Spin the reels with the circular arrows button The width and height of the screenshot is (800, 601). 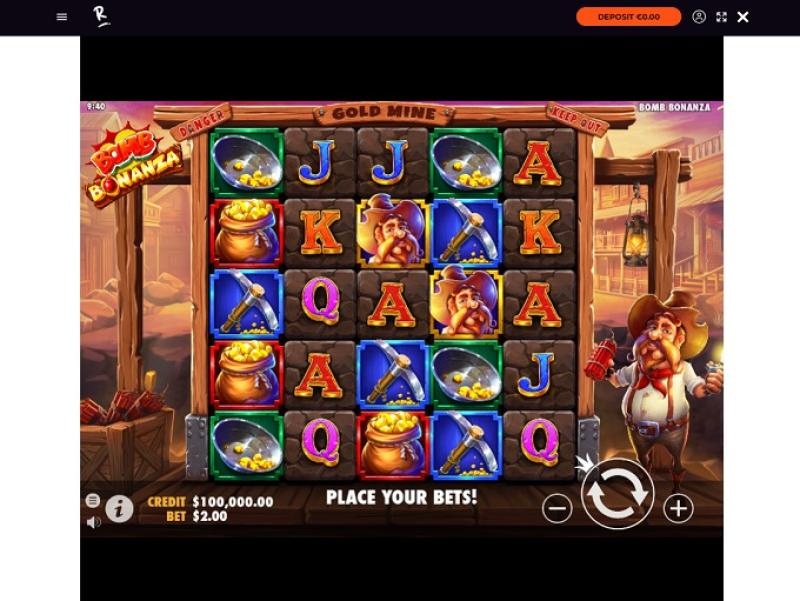[617, 494]
